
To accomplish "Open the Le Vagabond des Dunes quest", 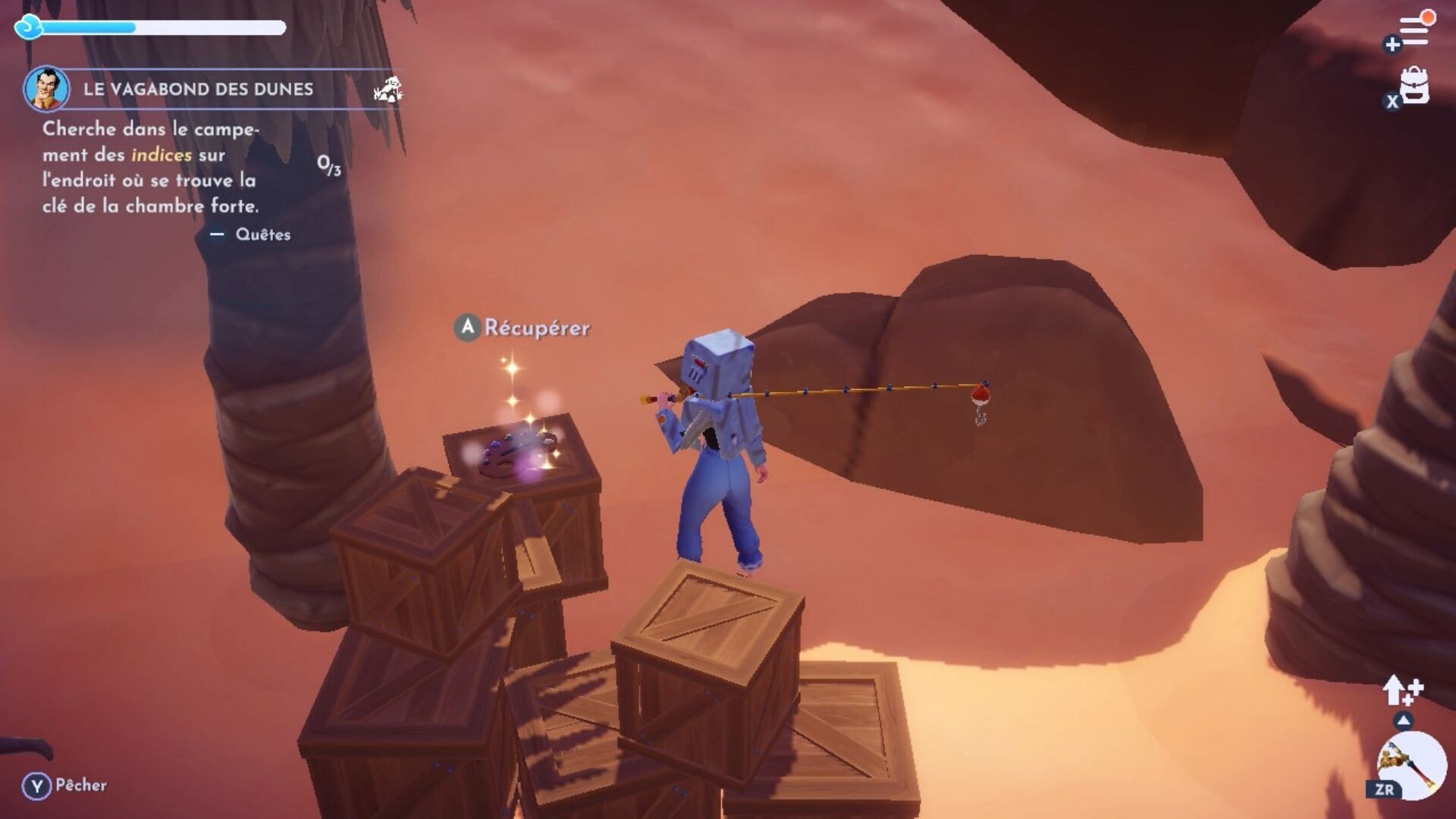I will point(198,89).
